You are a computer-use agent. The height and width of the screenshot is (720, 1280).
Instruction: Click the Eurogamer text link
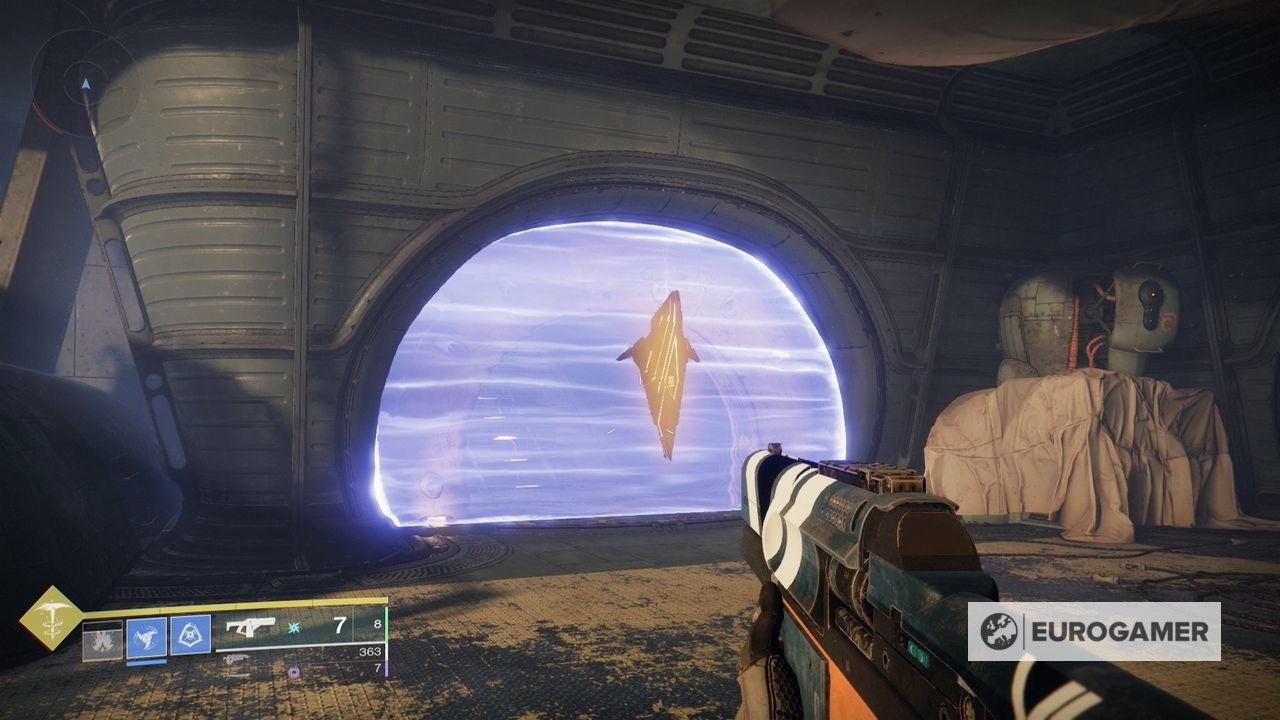(x=1120, y=630)
